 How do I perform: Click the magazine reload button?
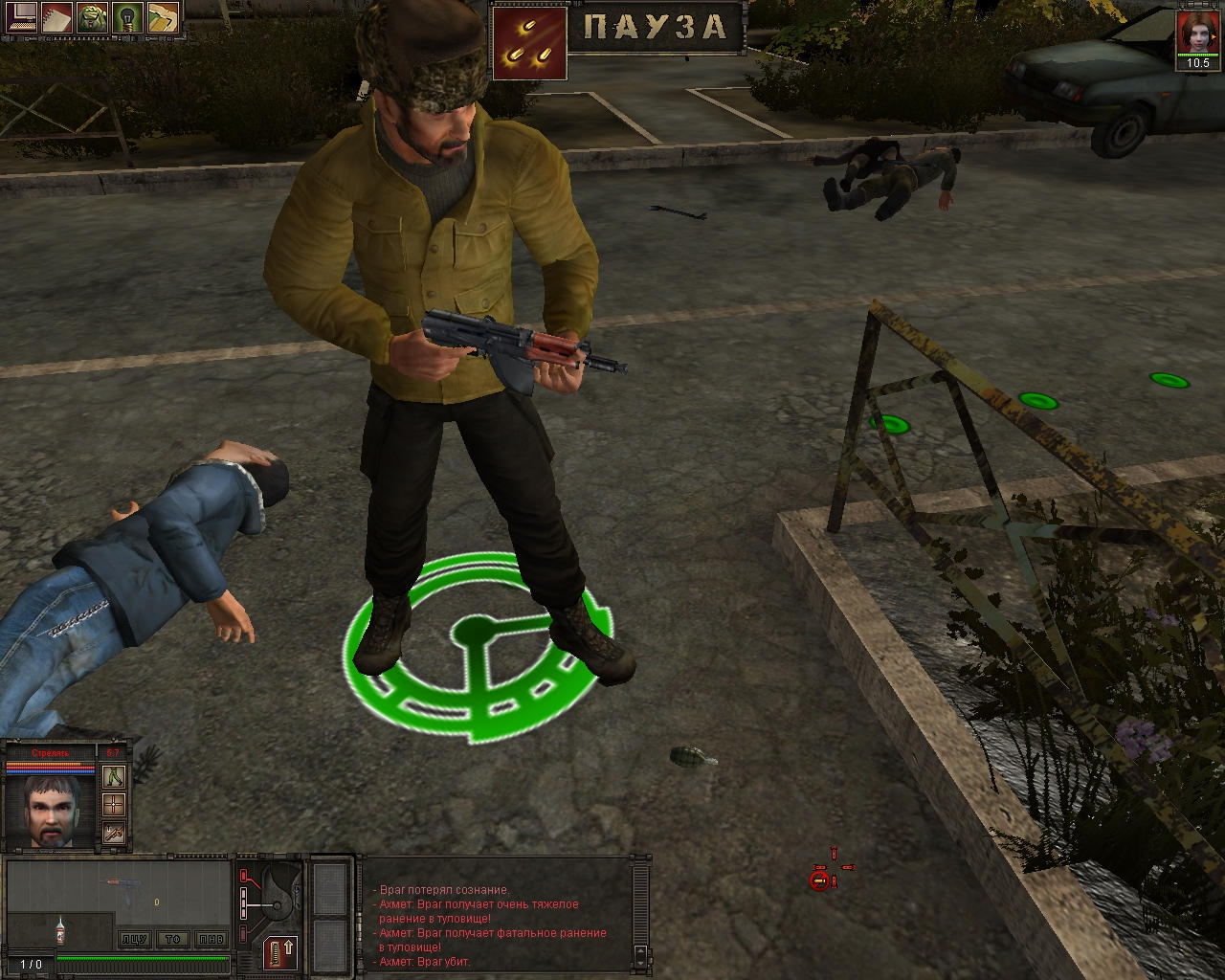pyautogui.click(x=280, y=953)
